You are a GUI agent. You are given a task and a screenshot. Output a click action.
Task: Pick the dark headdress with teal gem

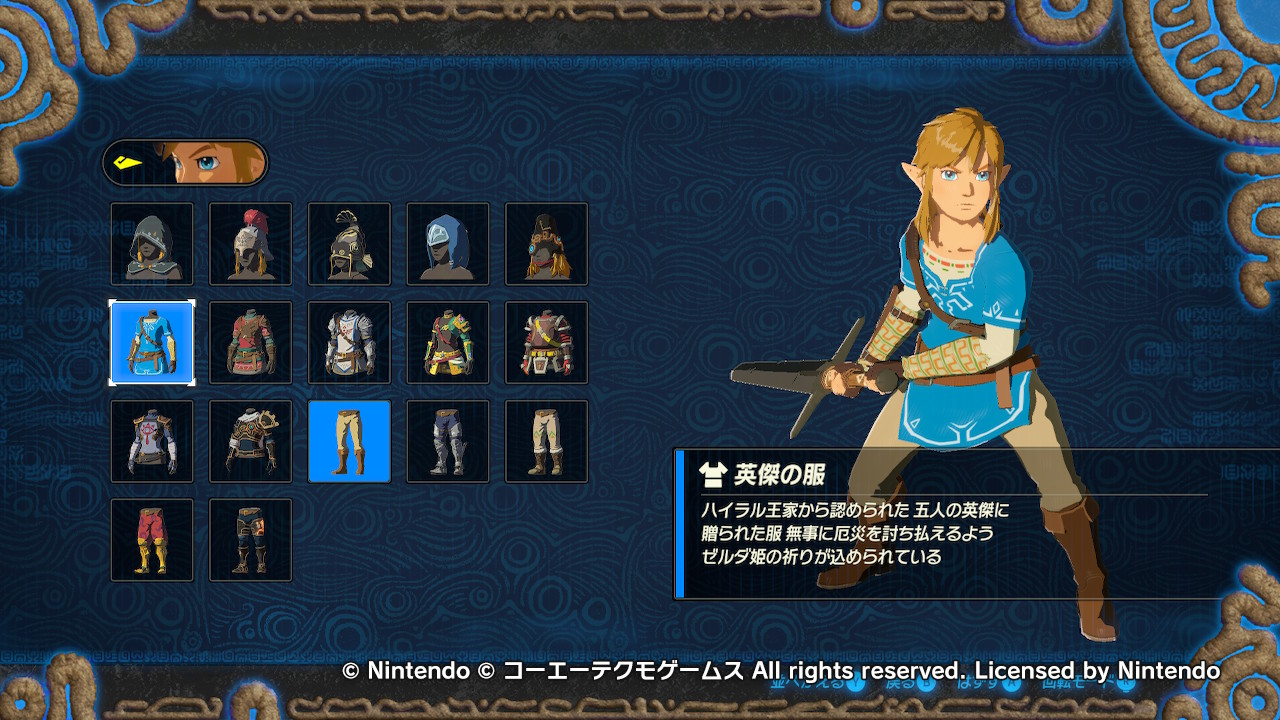[x=547, y=244]
